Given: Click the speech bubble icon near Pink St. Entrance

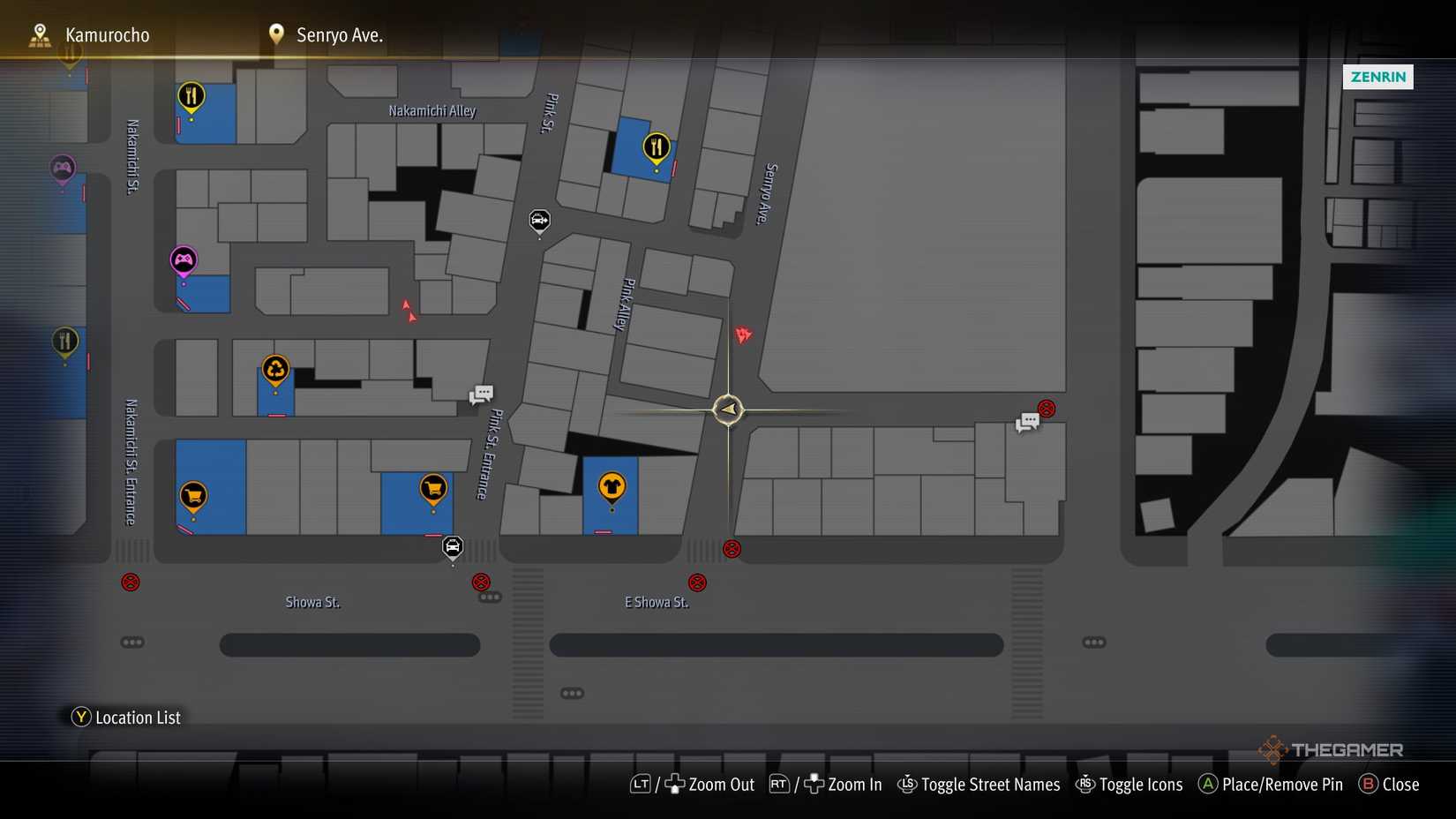Looking at the screenshot, I should 480,394.
